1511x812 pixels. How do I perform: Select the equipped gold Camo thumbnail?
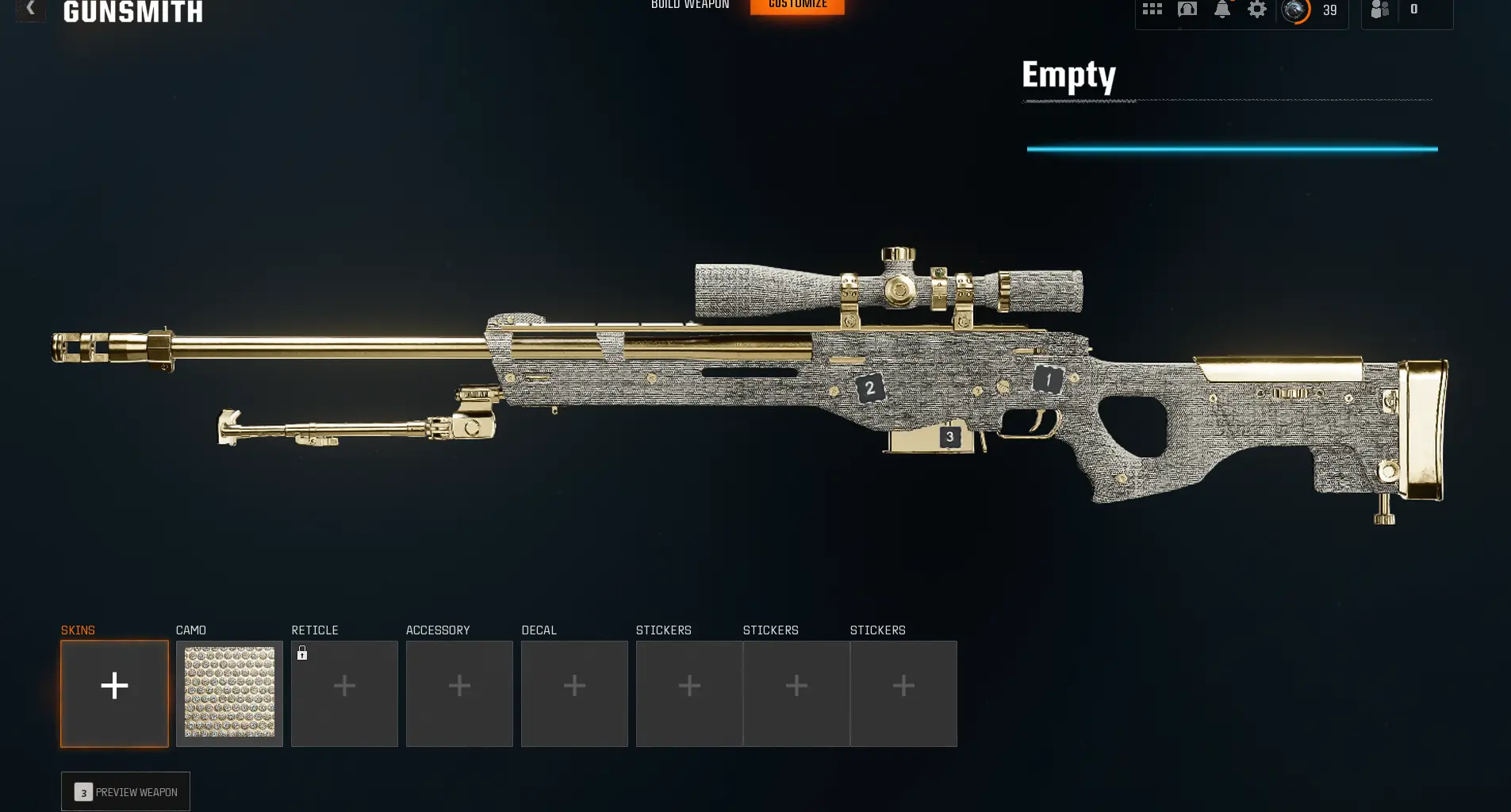coord(229,694)
